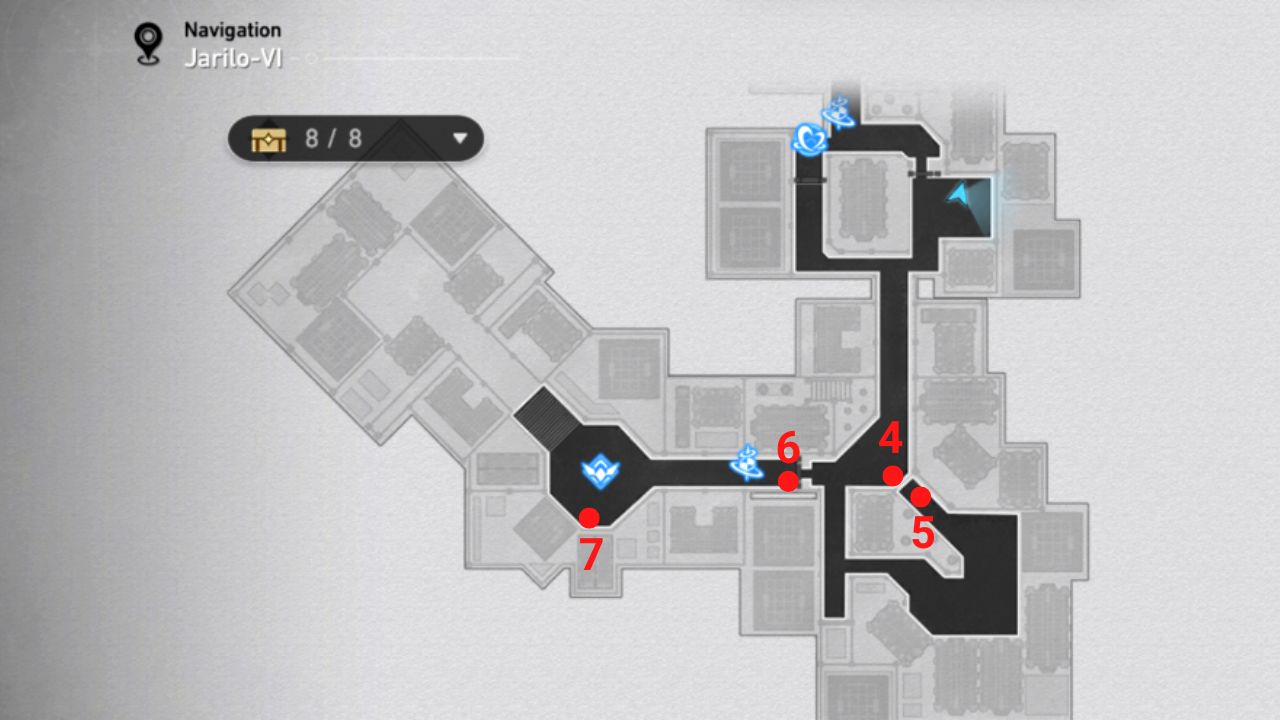Click chest marker 6 in the corridor
Image resolution: width=1280 pixels, height=720 pixels.
[791, 483]
